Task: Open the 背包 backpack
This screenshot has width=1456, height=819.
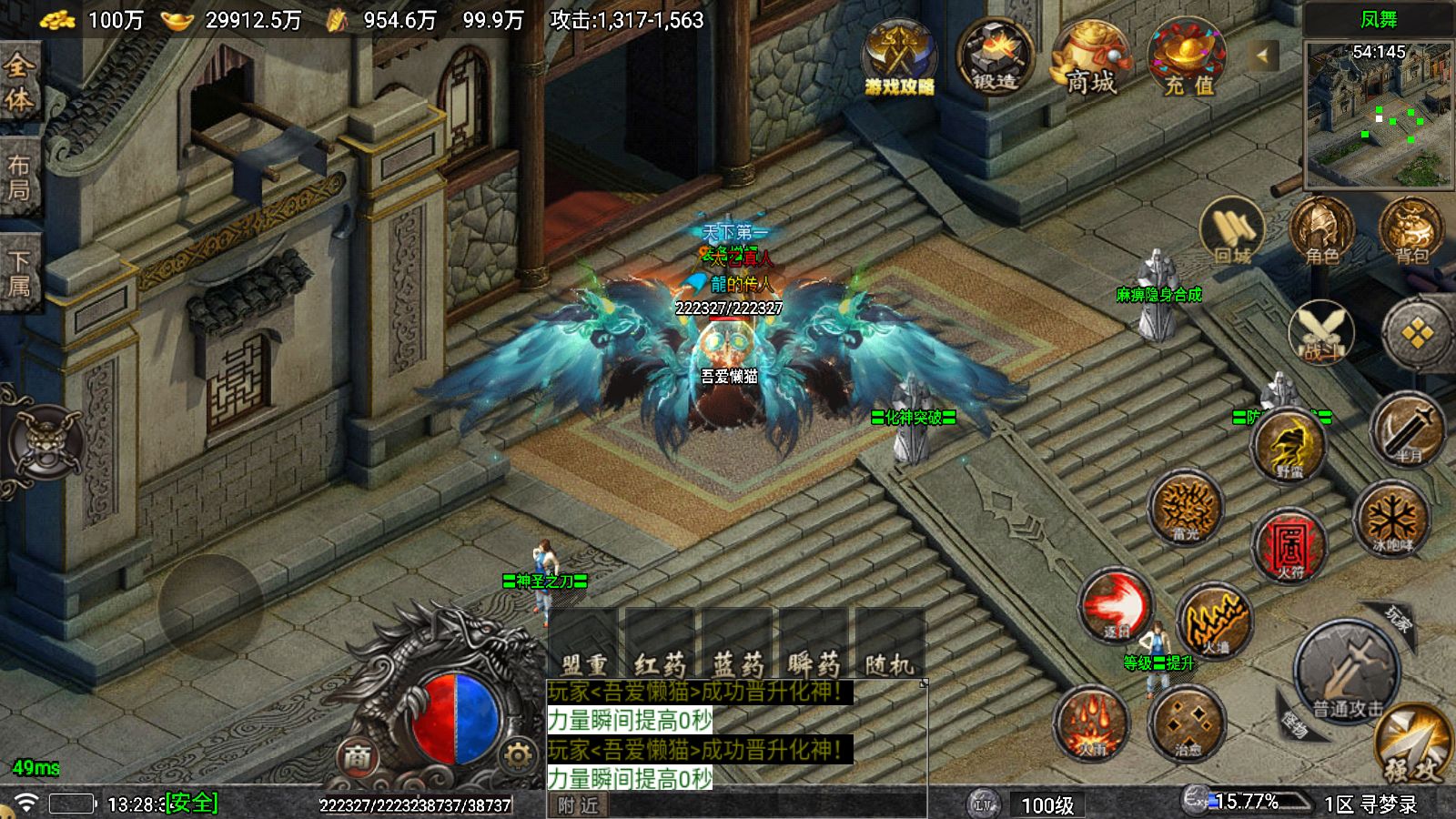Action: tap(1410, 230)
